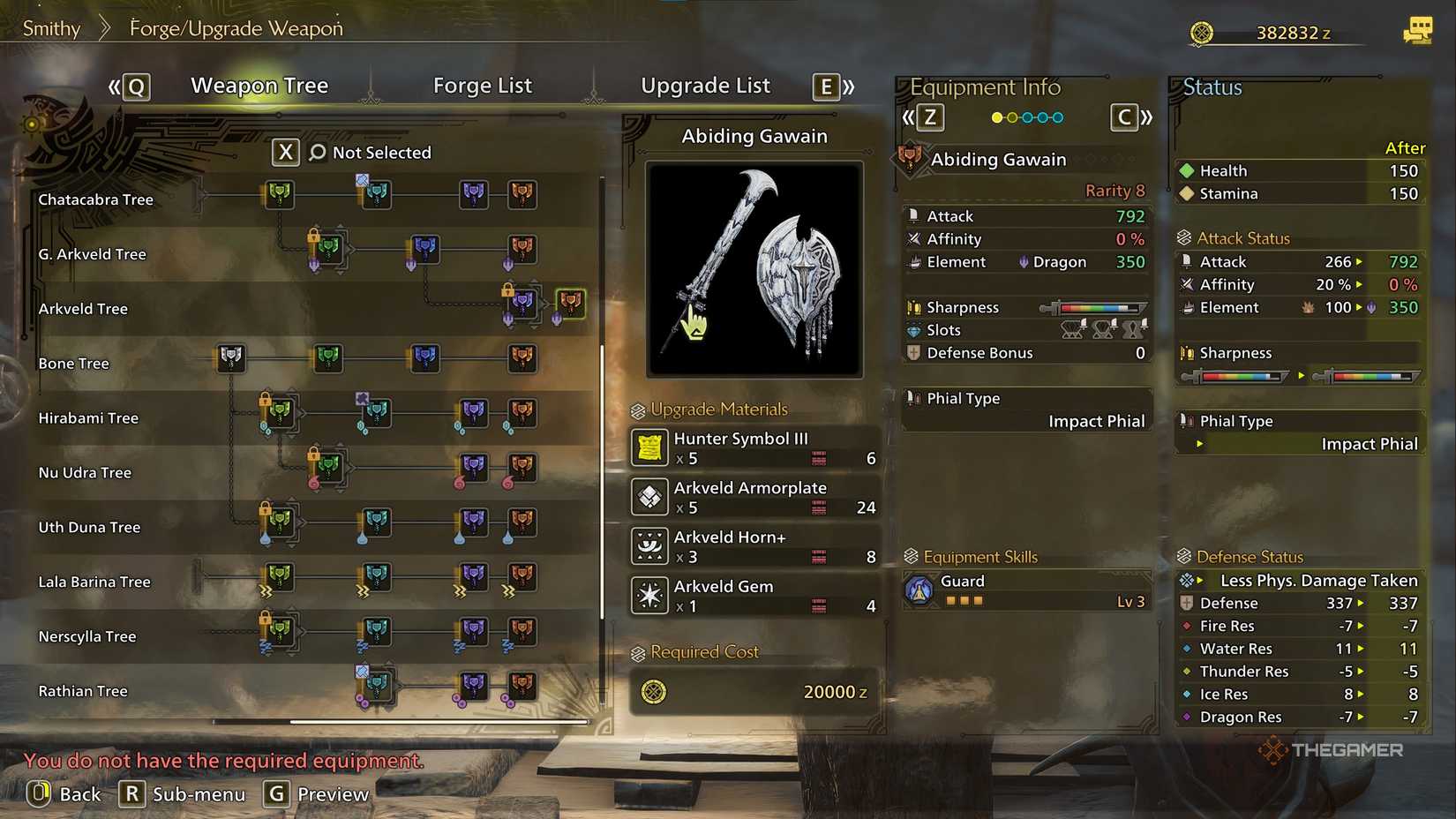Select the Arkveld Gem material icon
This screenshot has height=819, width=1456.
click(649, 596)
